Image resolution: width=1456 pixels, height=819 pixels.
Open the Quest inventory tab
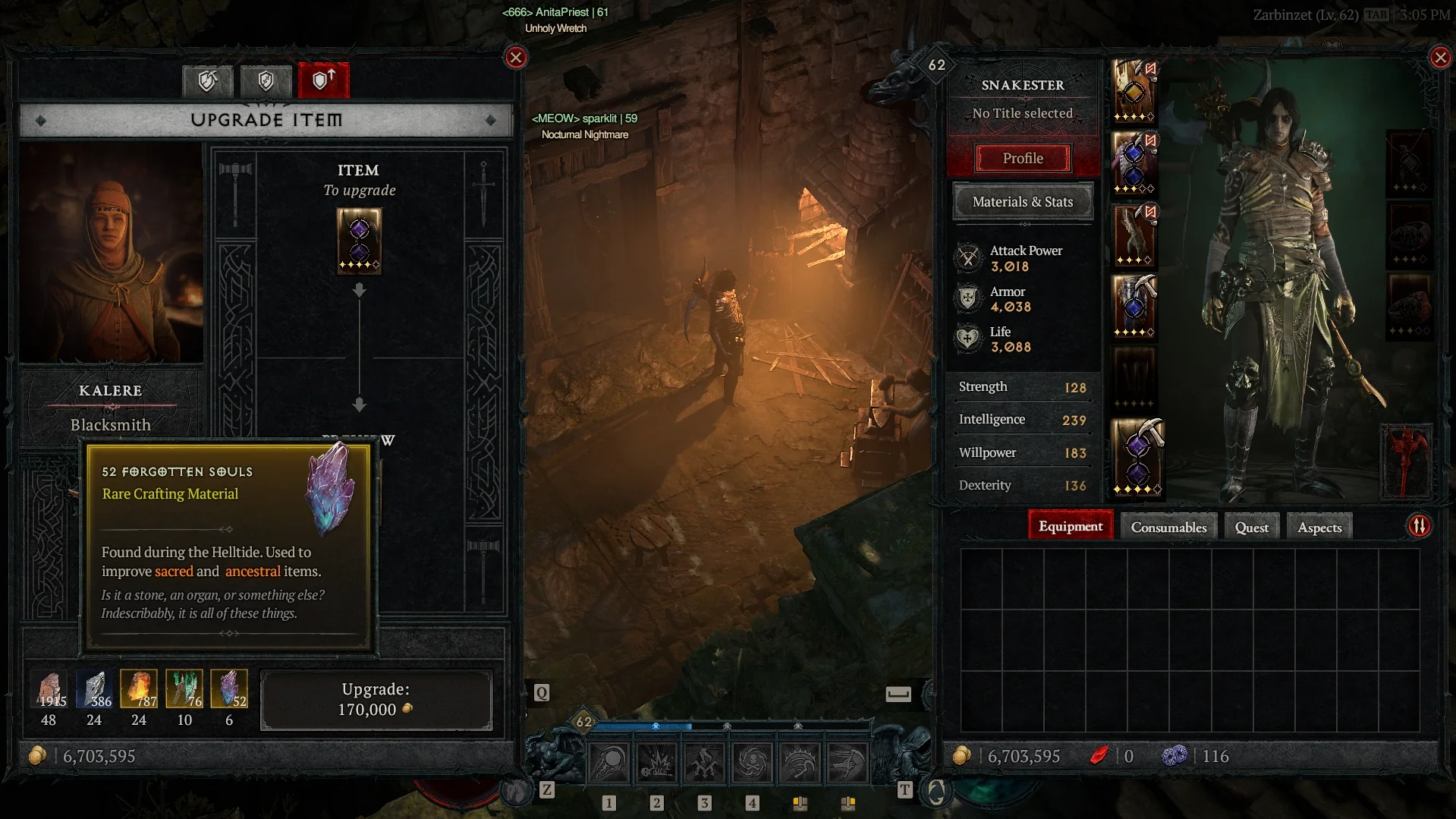click(1251, 528)
